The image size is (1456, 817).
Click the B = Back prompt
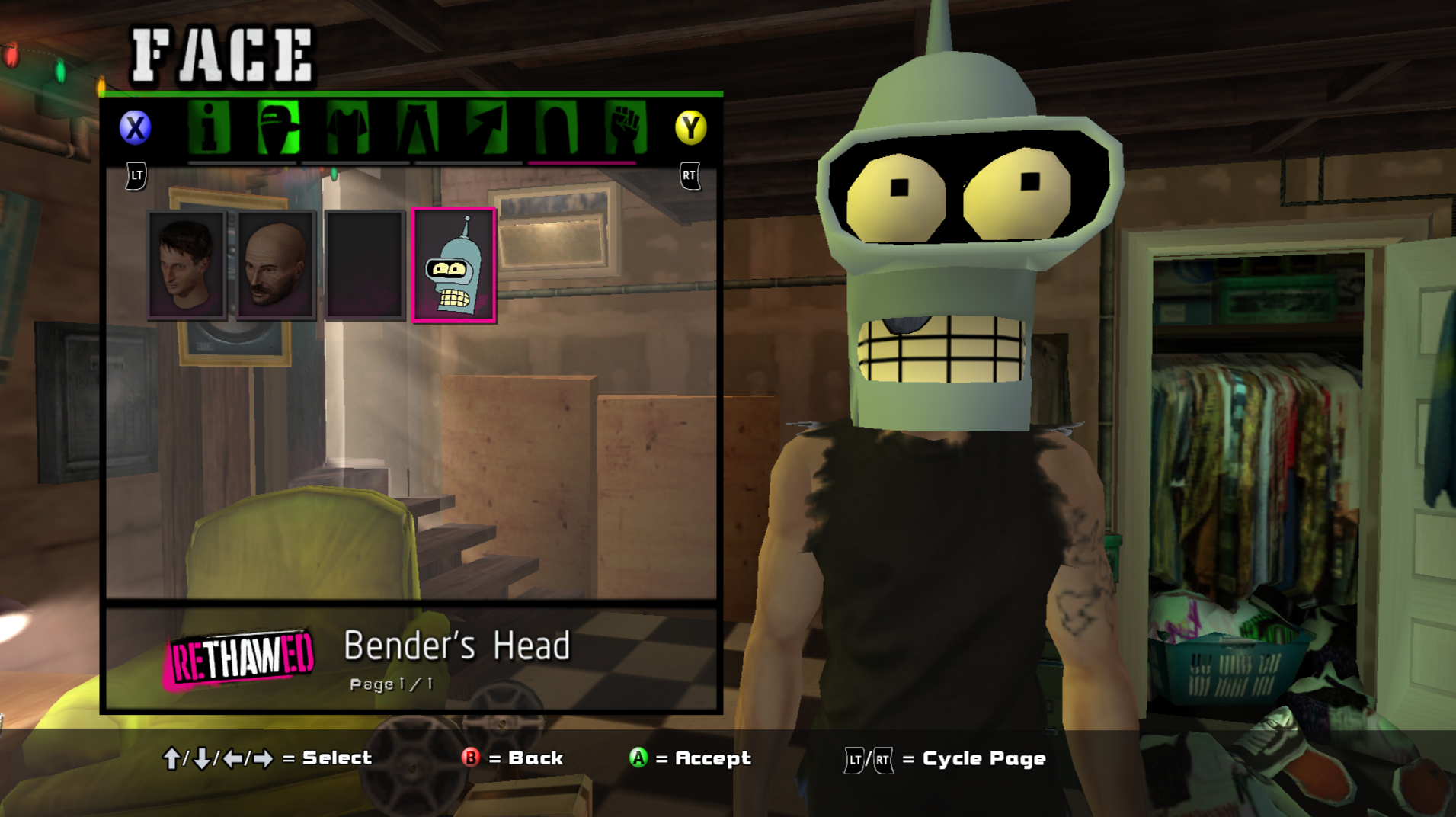[512, 758]
